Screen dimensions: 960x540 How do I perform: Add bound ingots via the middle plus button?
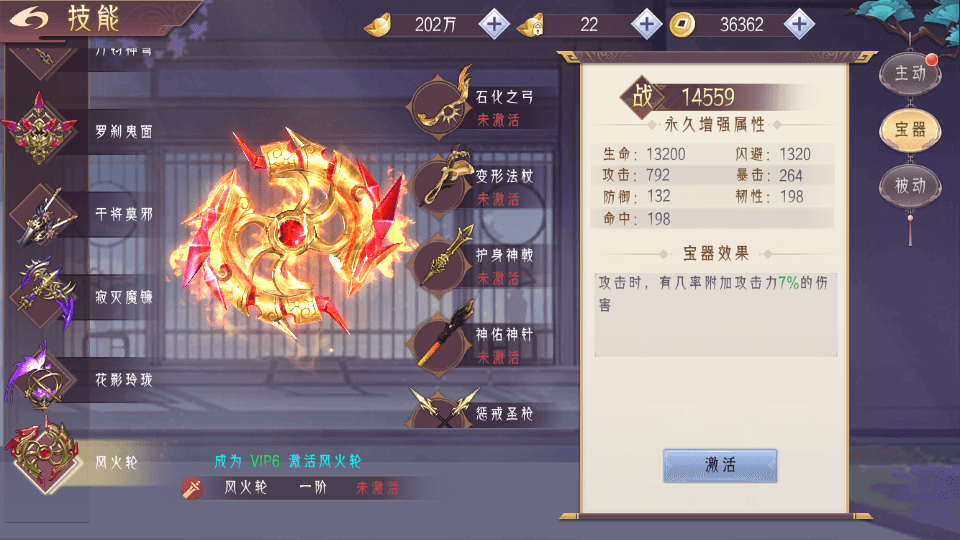pyautogui.click(x=647, y=24)
